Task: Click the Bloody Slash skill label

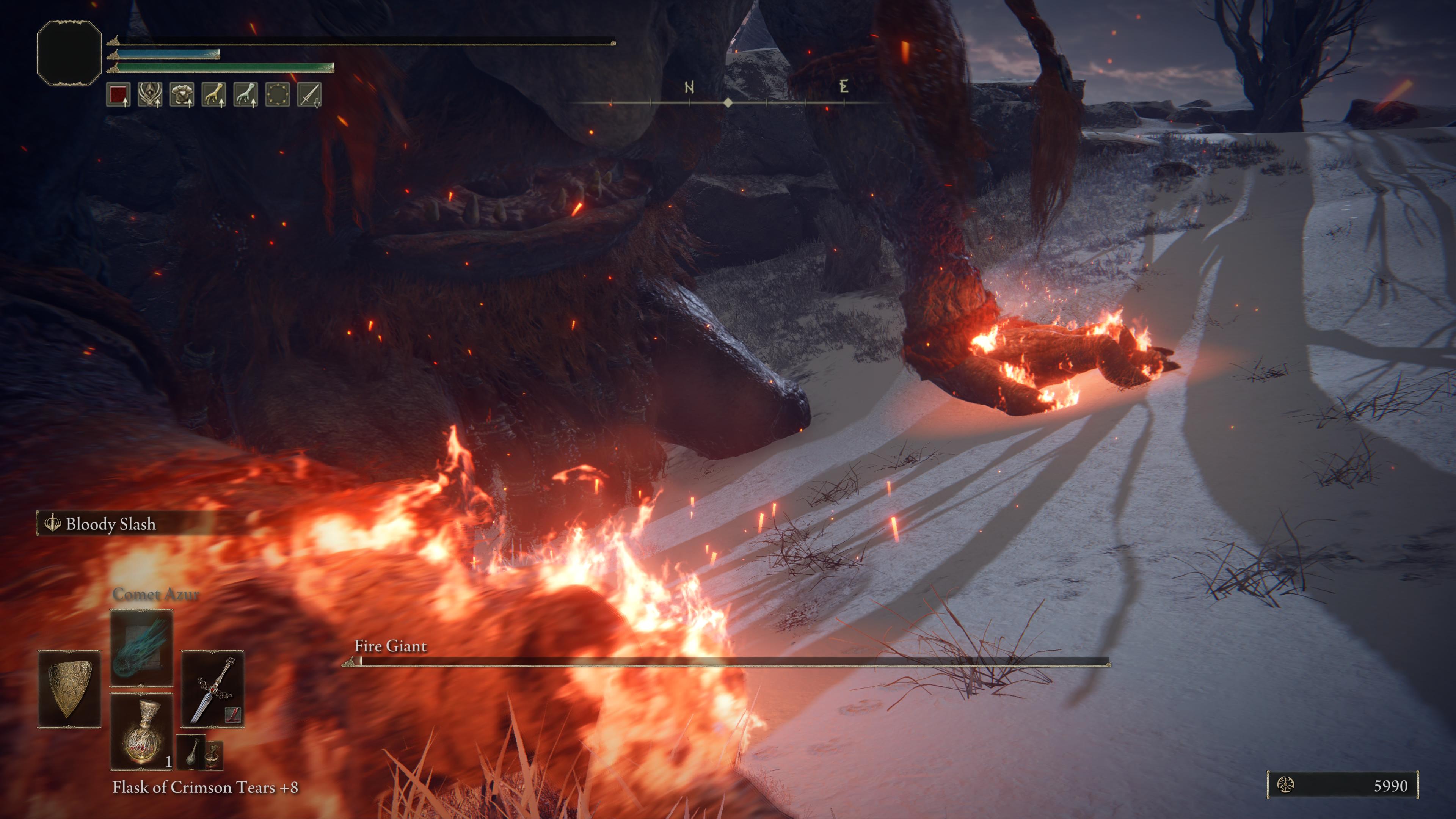Action: click(x=110, y=524)
